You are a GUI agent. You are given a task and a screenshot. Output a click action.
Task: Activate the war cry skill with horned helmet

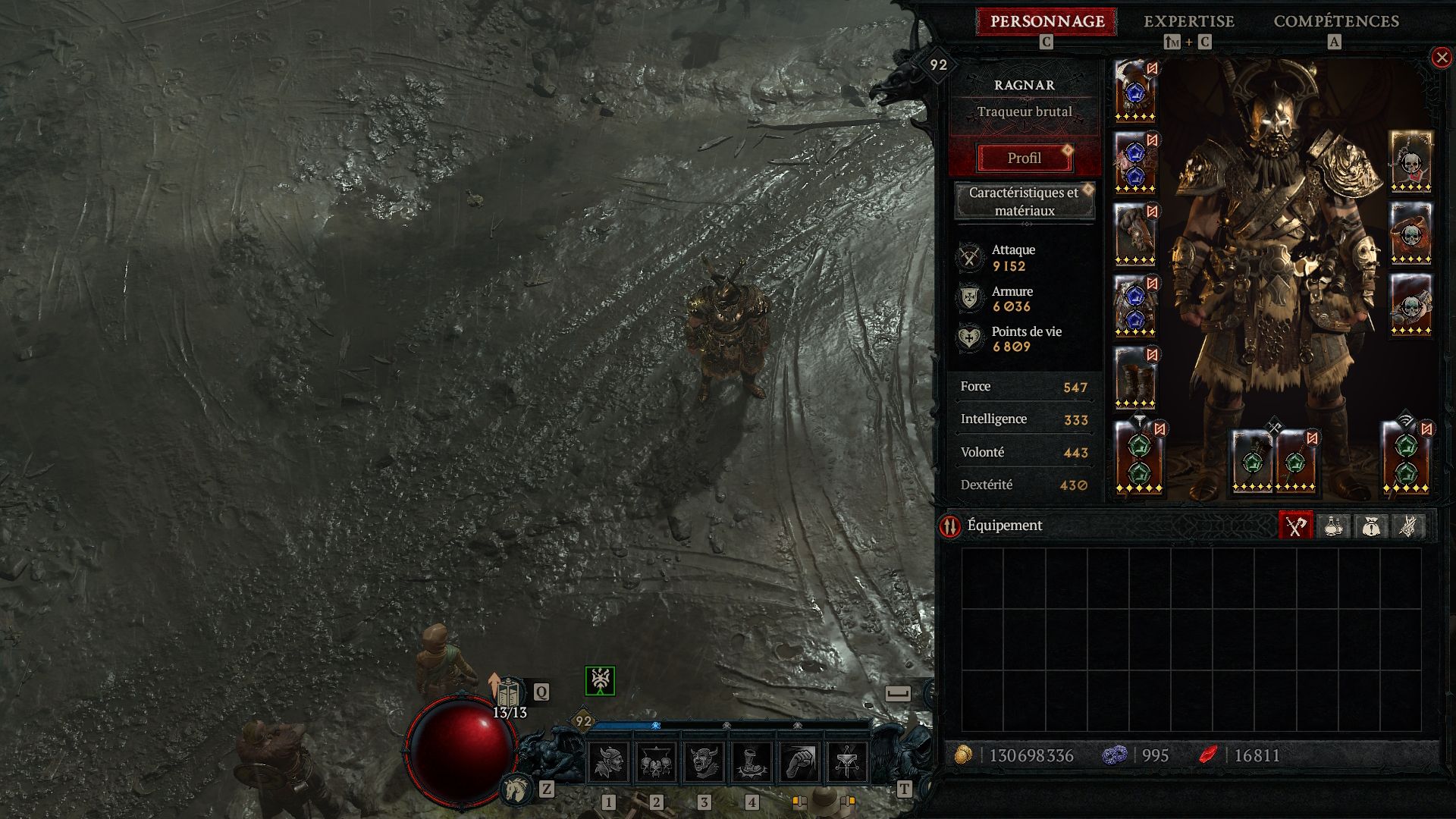[609, 762]
